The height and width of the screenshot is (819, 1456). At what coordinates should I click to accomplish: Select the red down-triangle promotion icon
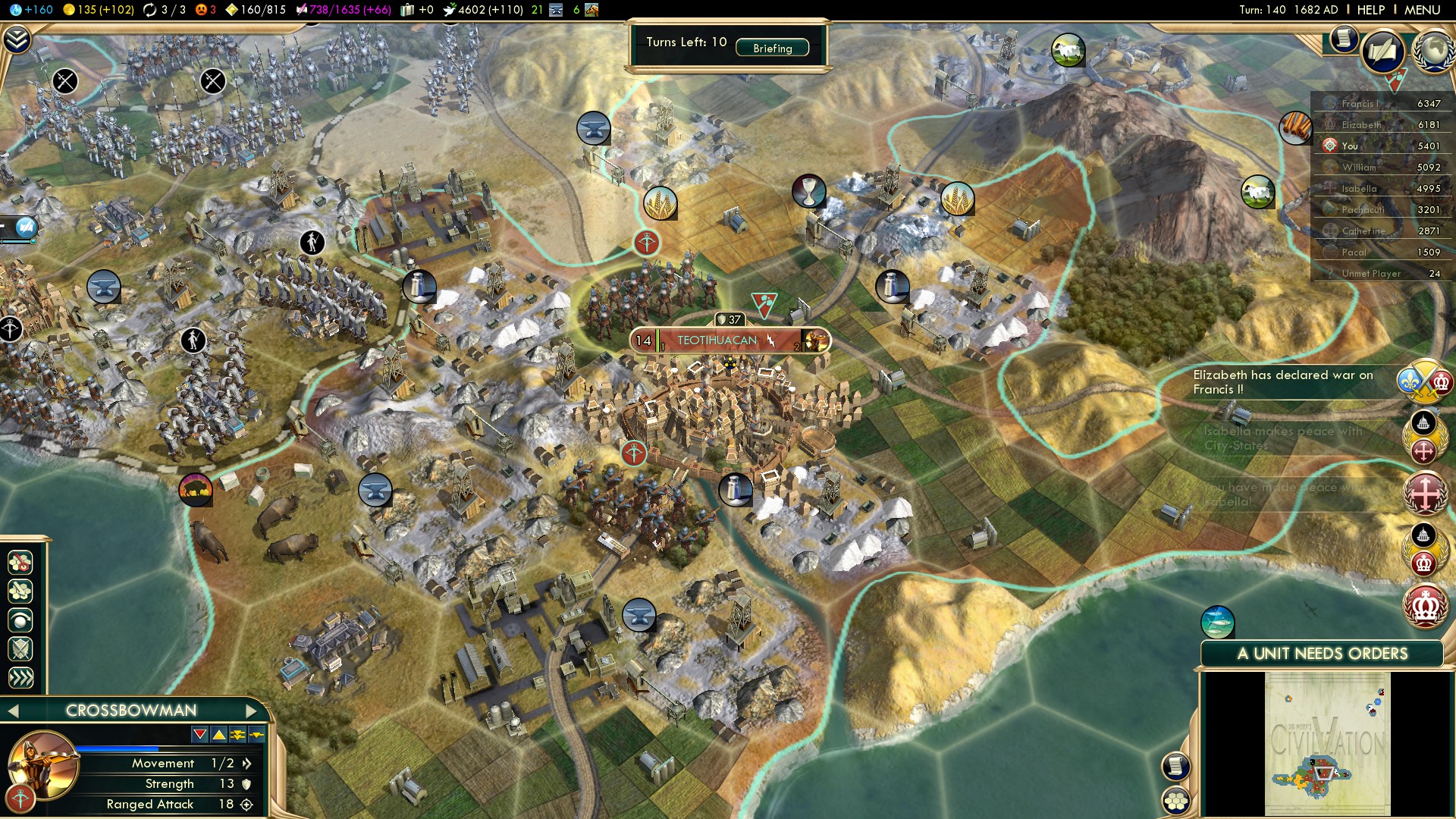[199, 734]
